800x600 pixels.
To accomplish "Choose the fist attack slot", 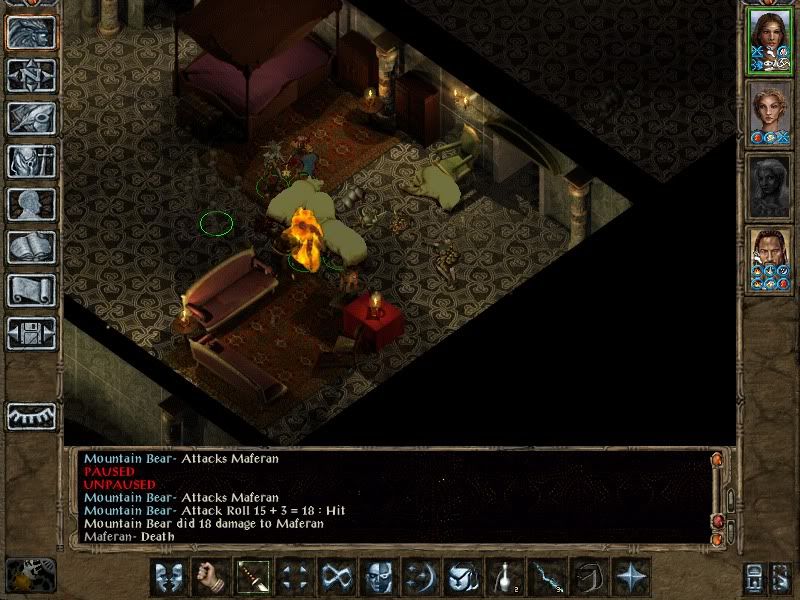I will click(x=209, y=576).
